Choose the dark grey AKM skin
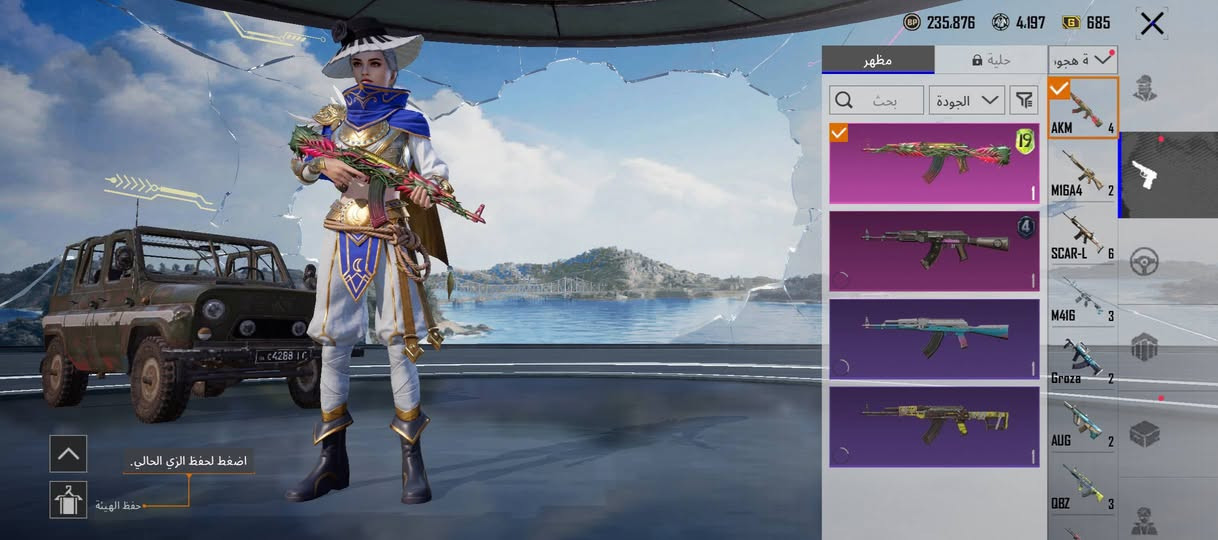This screenshot has height=540, width=1218. tap(934, 251)
